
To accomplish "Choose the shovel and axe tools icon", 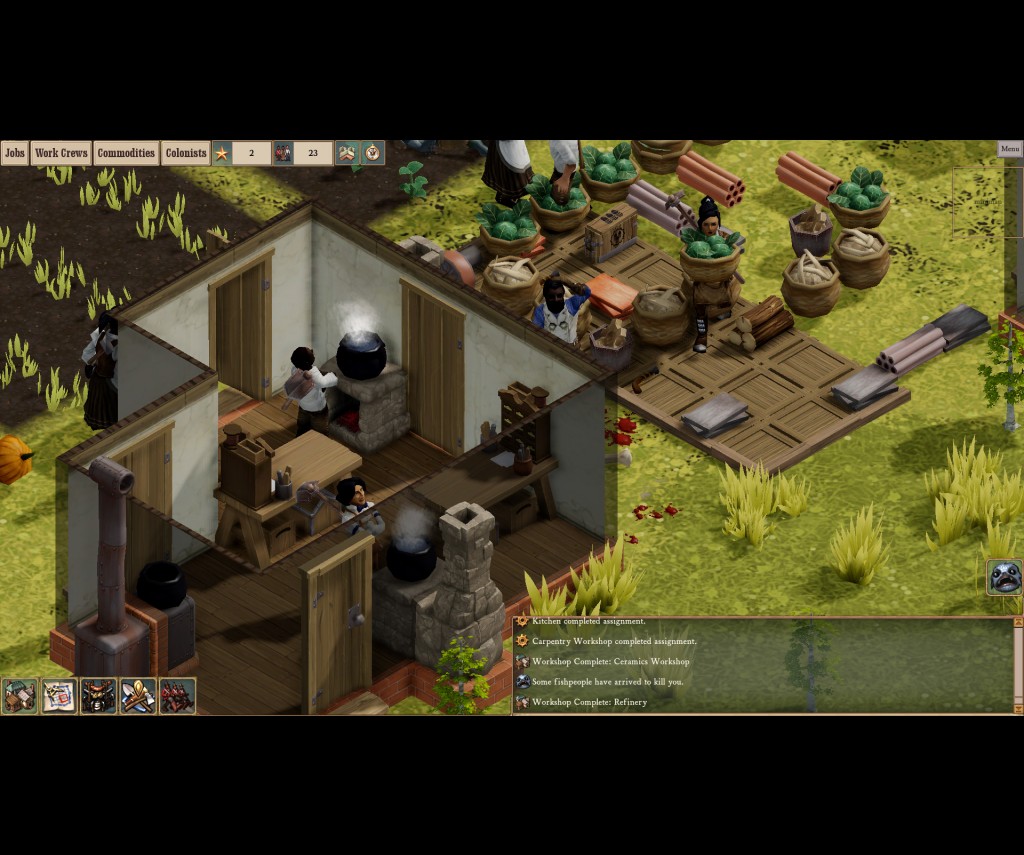I will point(138,696).
